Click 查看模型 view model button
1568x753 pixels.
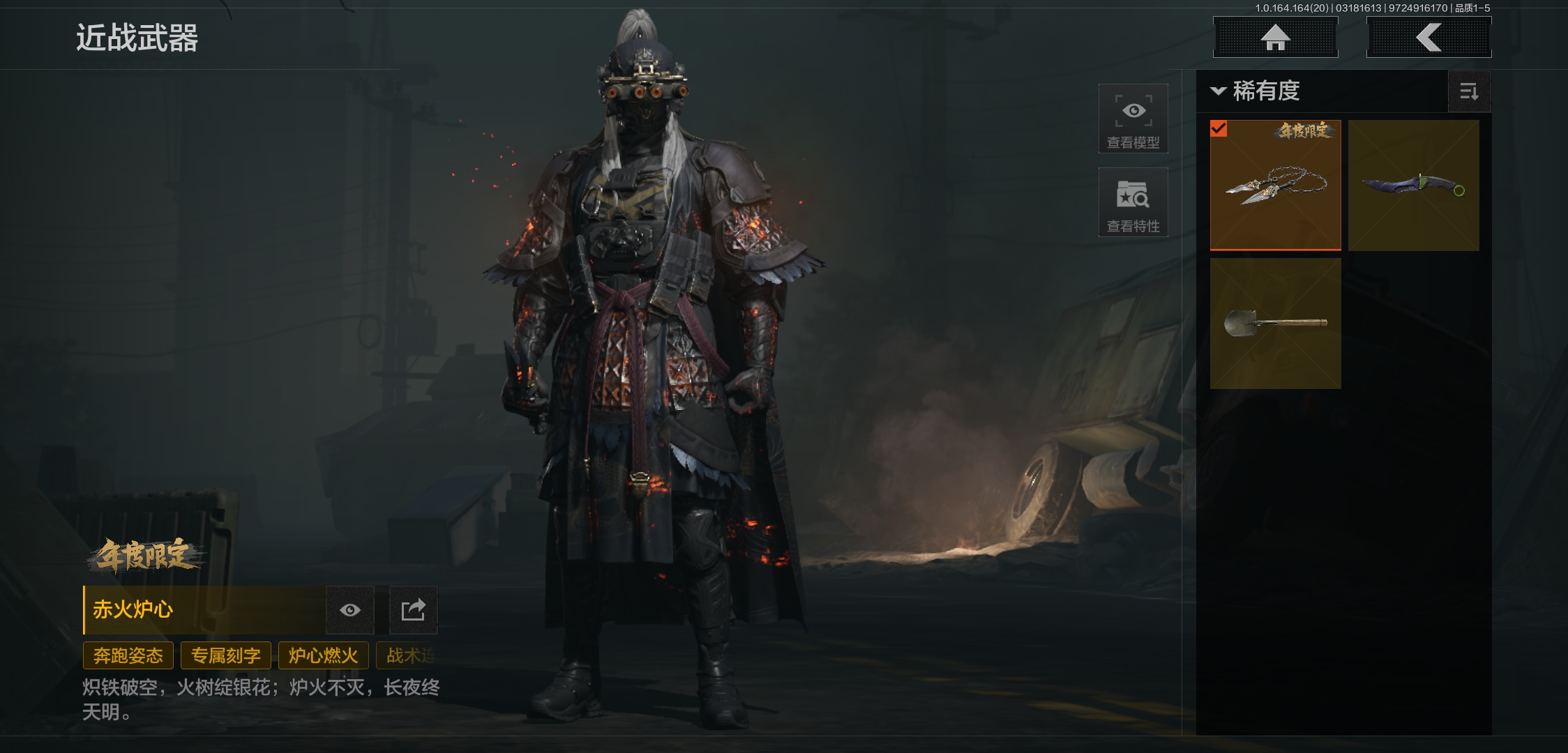[x=1133, y=119]
